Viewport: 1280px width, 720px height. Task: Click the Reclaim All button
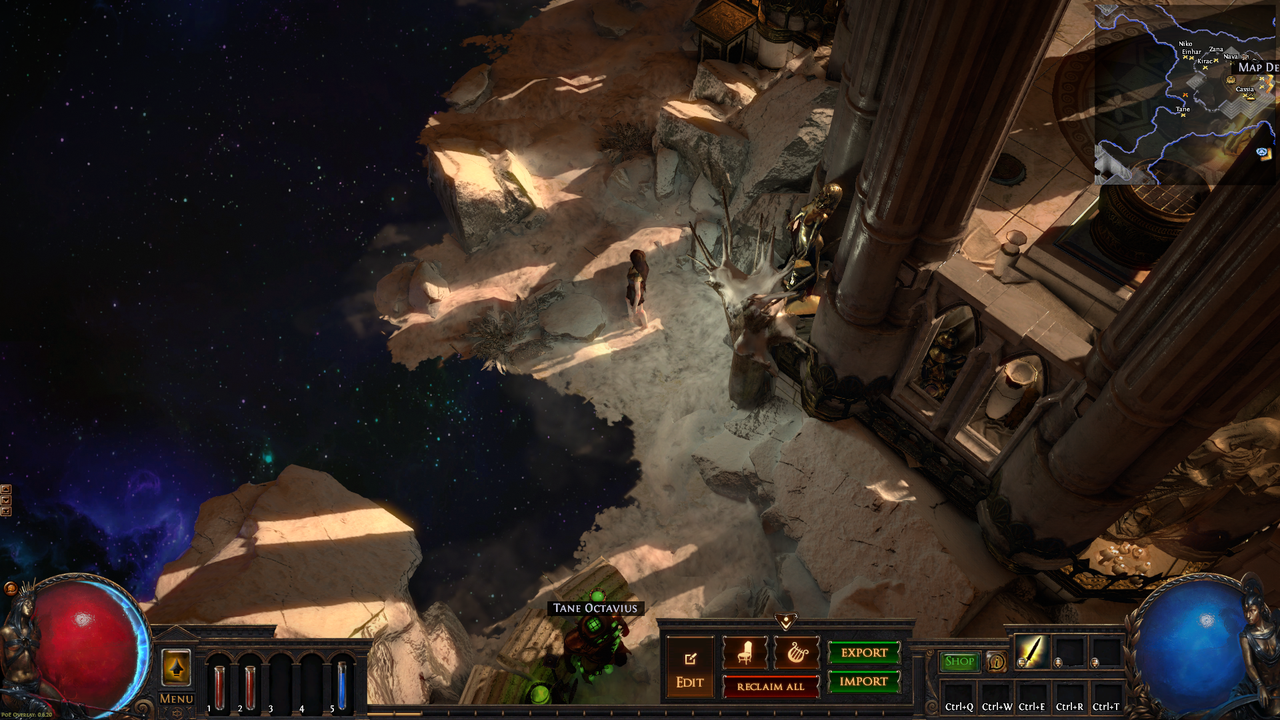pos(770,686)
